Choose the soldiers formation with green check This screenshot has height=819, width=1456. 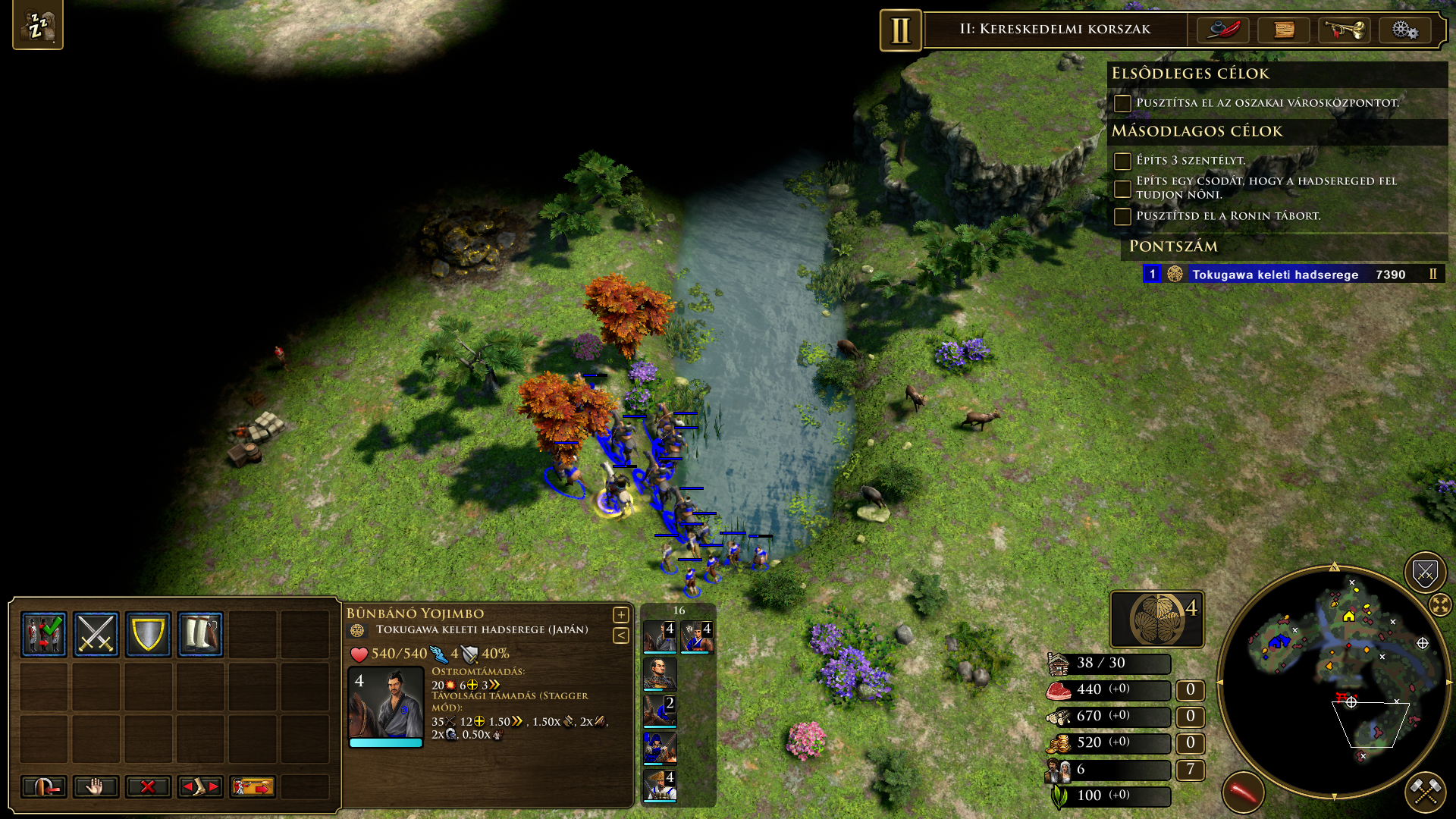click(x=44, y=634)
